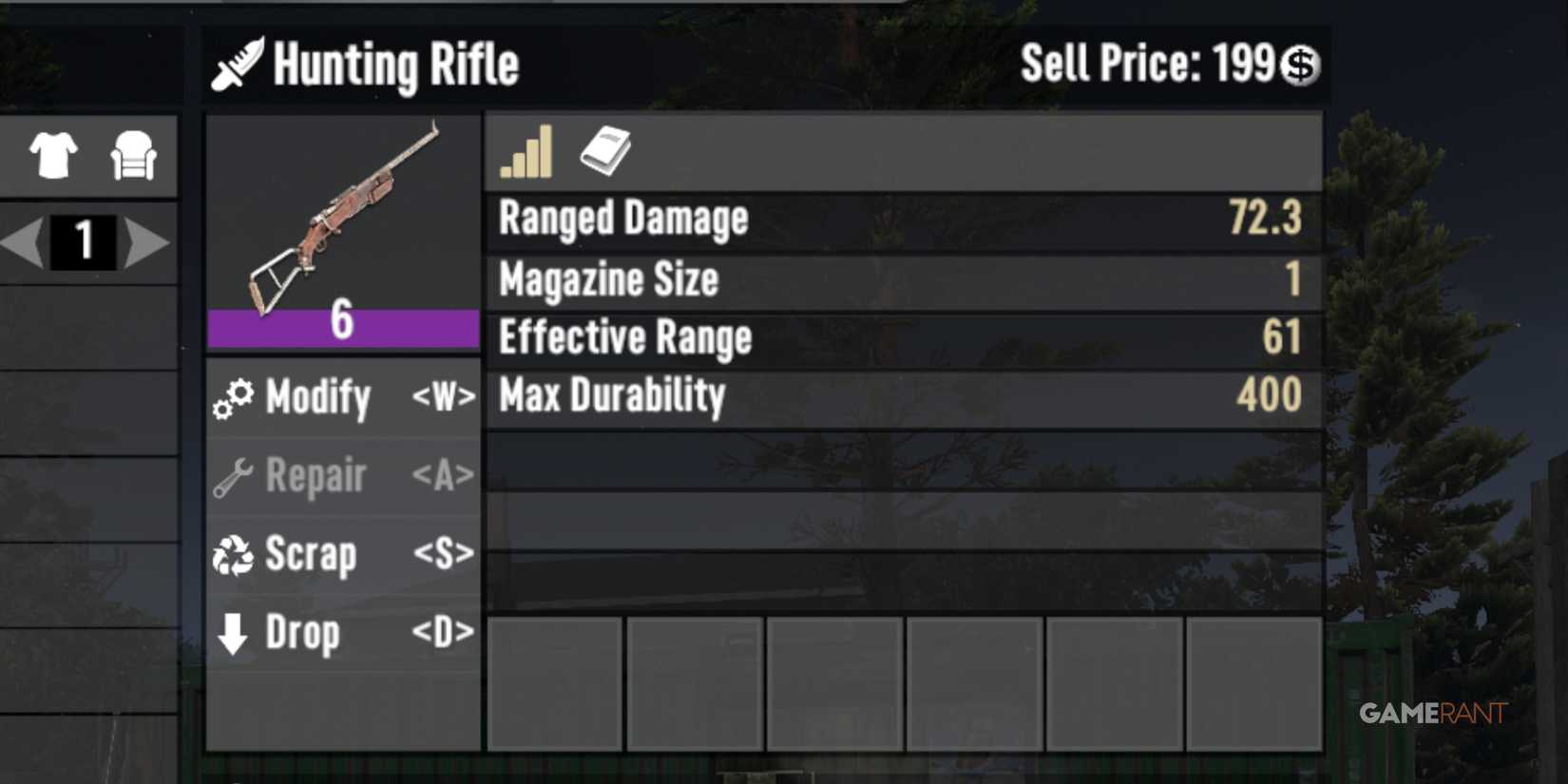1568x784 pixels.
Task: Scrap the Hunting Rifle
Action: pos(309,556)
